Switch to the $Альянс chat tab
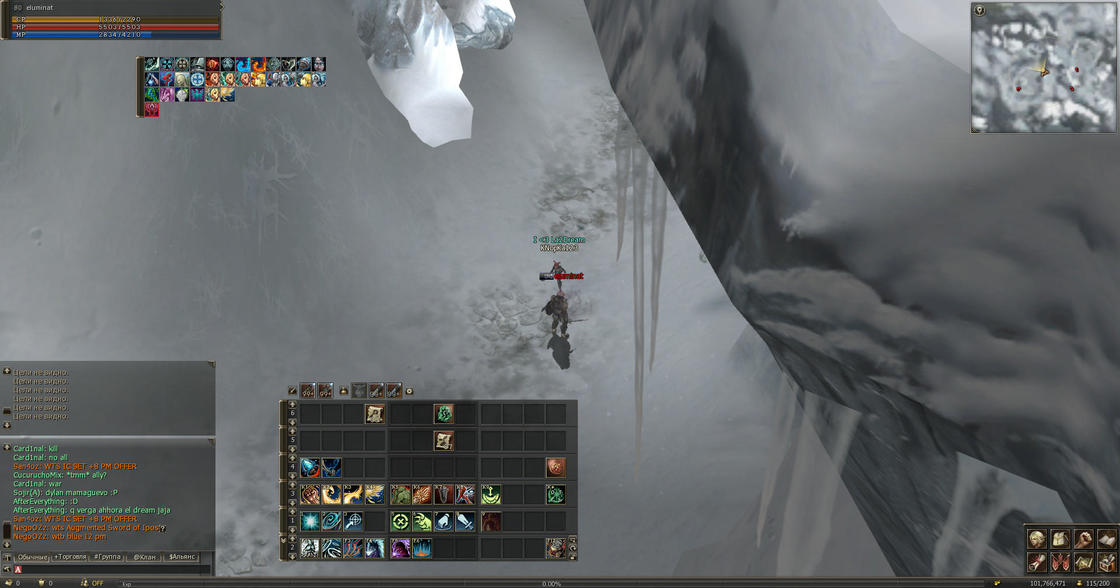 click(182, 557)
